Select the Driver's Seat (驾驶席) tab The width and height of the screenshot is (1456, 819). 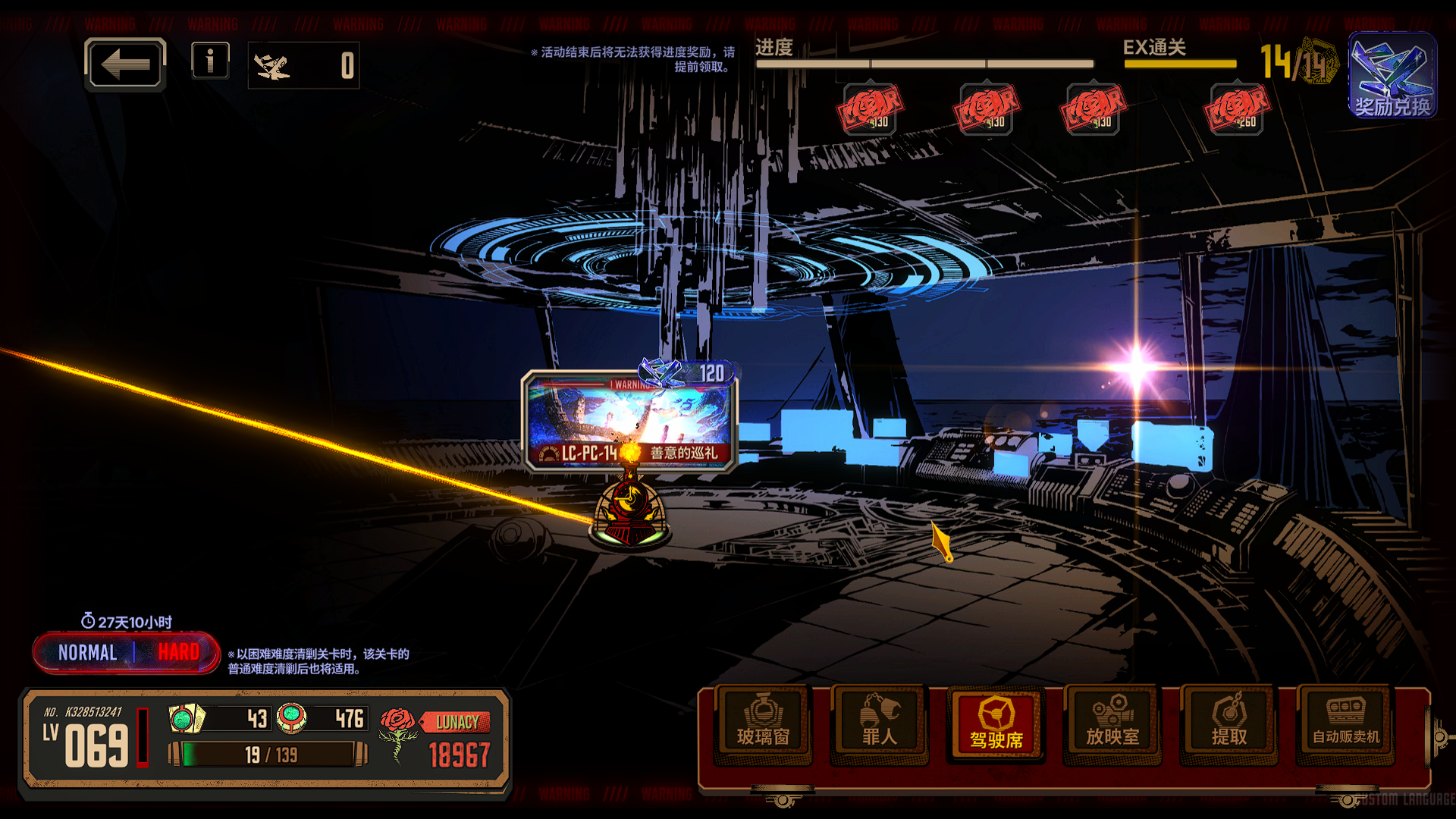(996, 723)
